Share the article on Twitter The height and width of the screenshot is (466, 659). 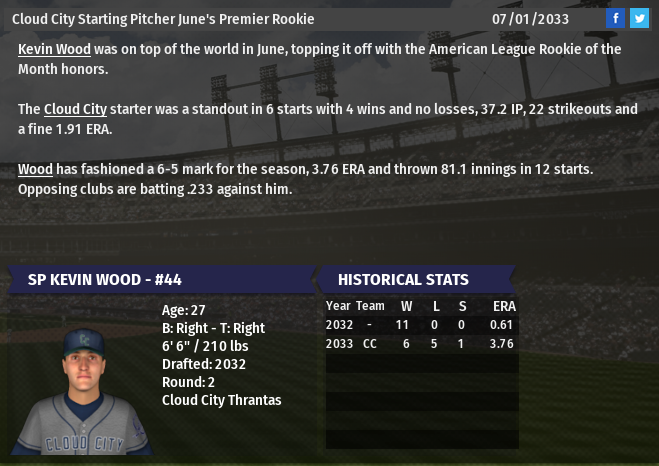[x=639, y=18]
